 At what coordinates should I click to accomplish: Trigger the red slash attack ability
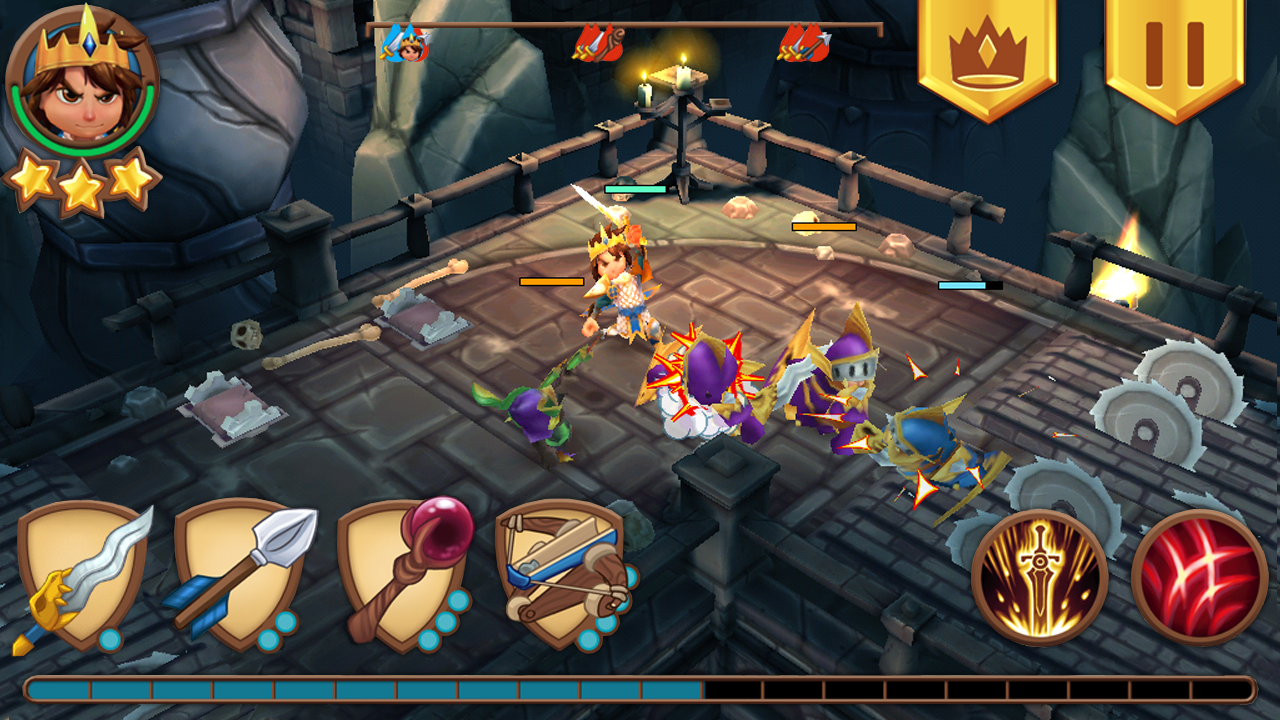point(1200,577)
